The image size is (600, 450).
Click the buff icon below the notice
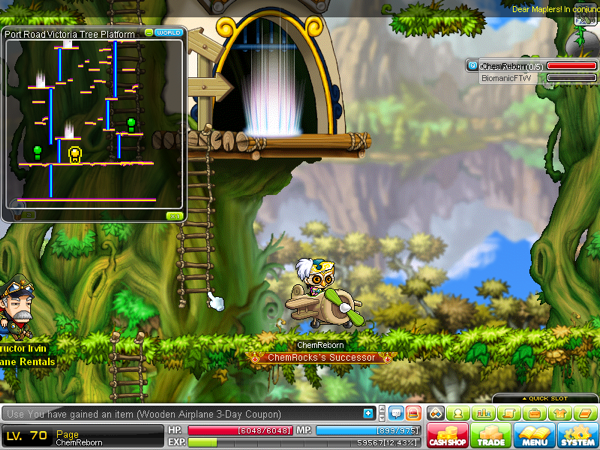point(578,40)
